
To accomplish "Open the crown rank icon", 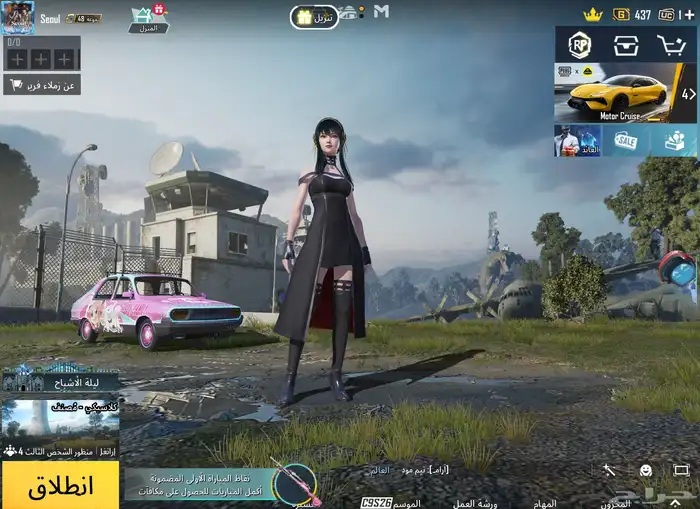I will (x=593, y=15).
